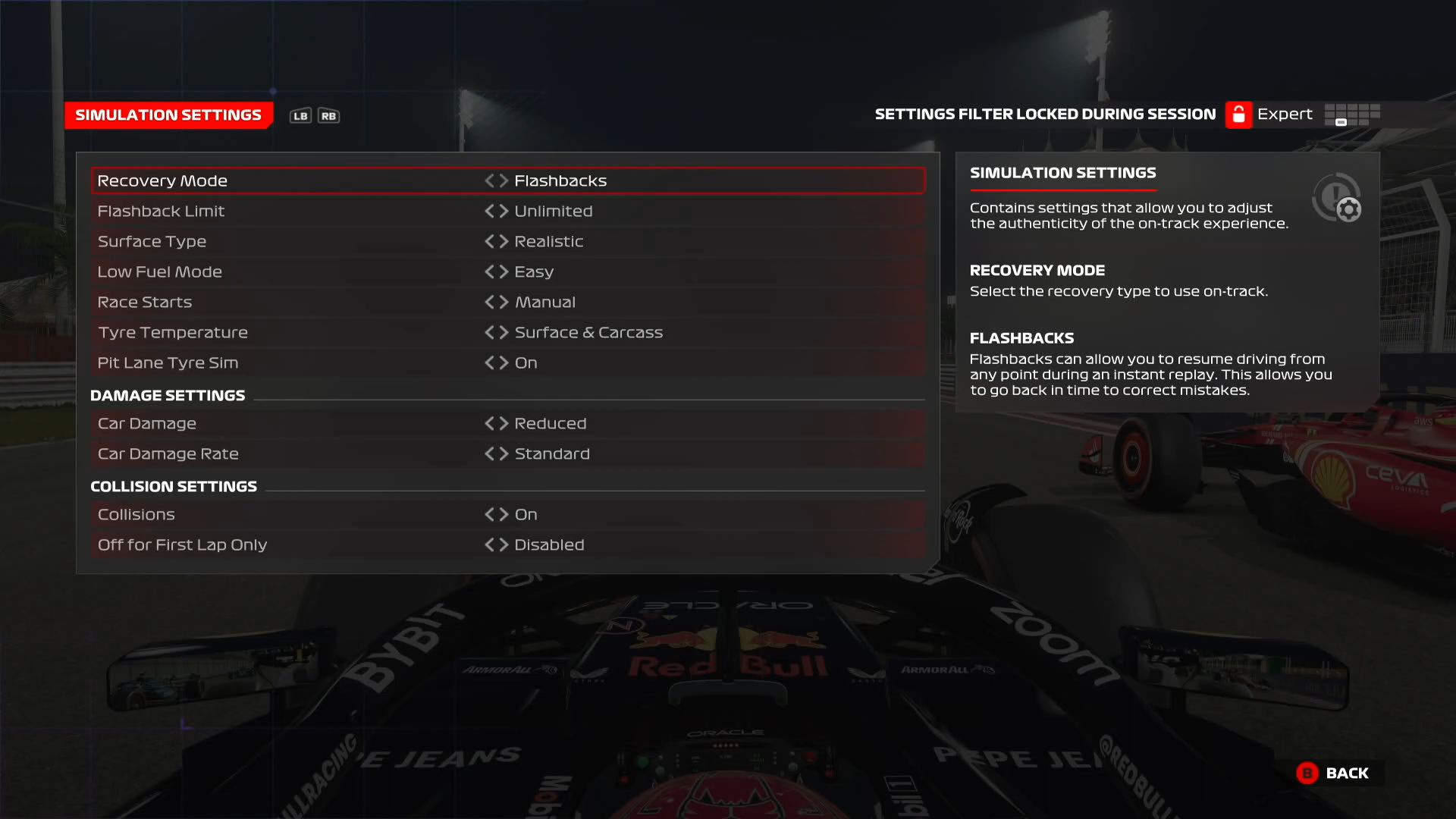Click left arrow on Recovery Mode
The image size is (1456, 819).
pyautogui.click(x=491, y=180)
